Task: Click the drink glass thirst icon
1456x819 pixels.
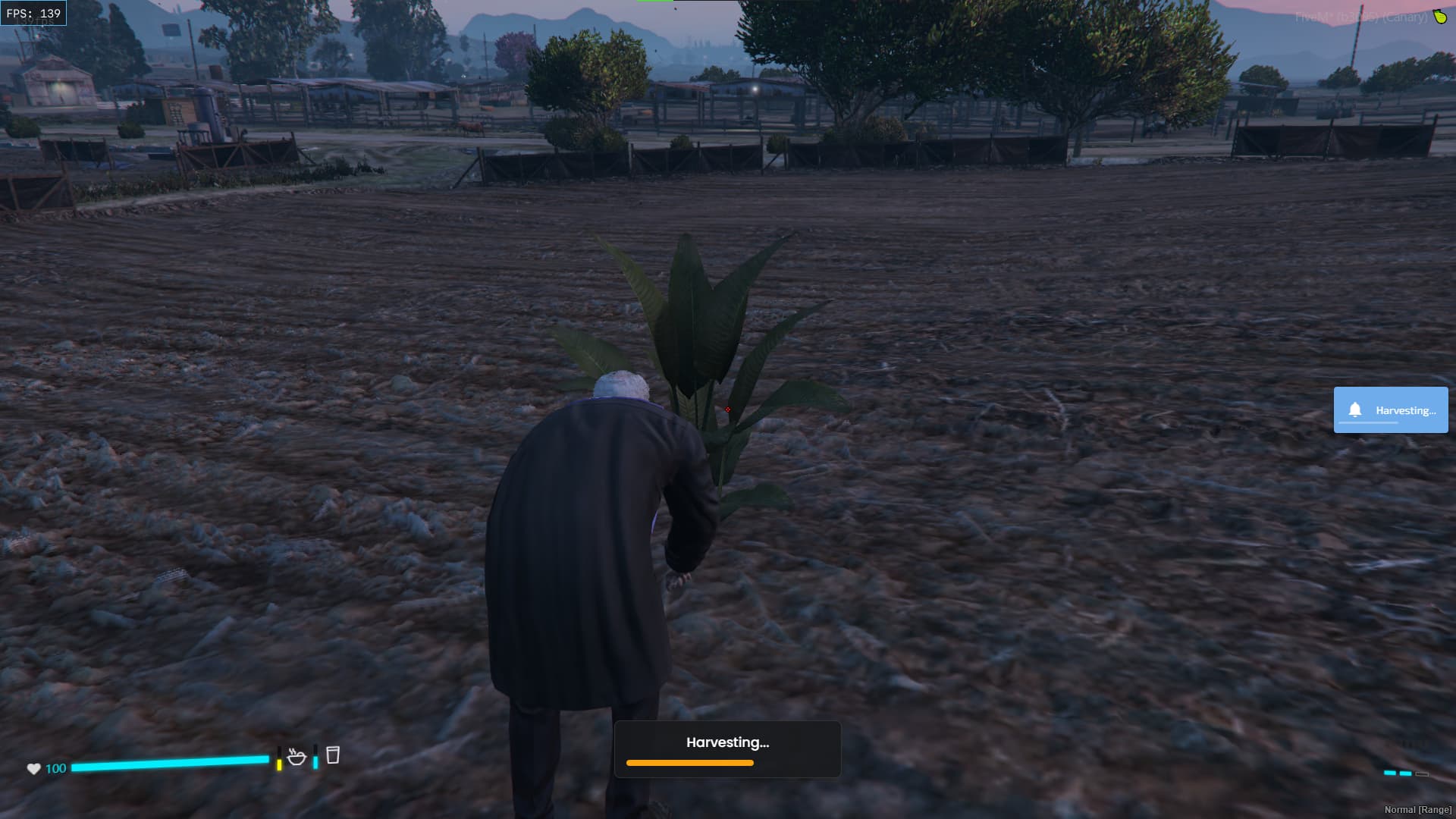Action: pyautogui.click(x=332, y=755)
